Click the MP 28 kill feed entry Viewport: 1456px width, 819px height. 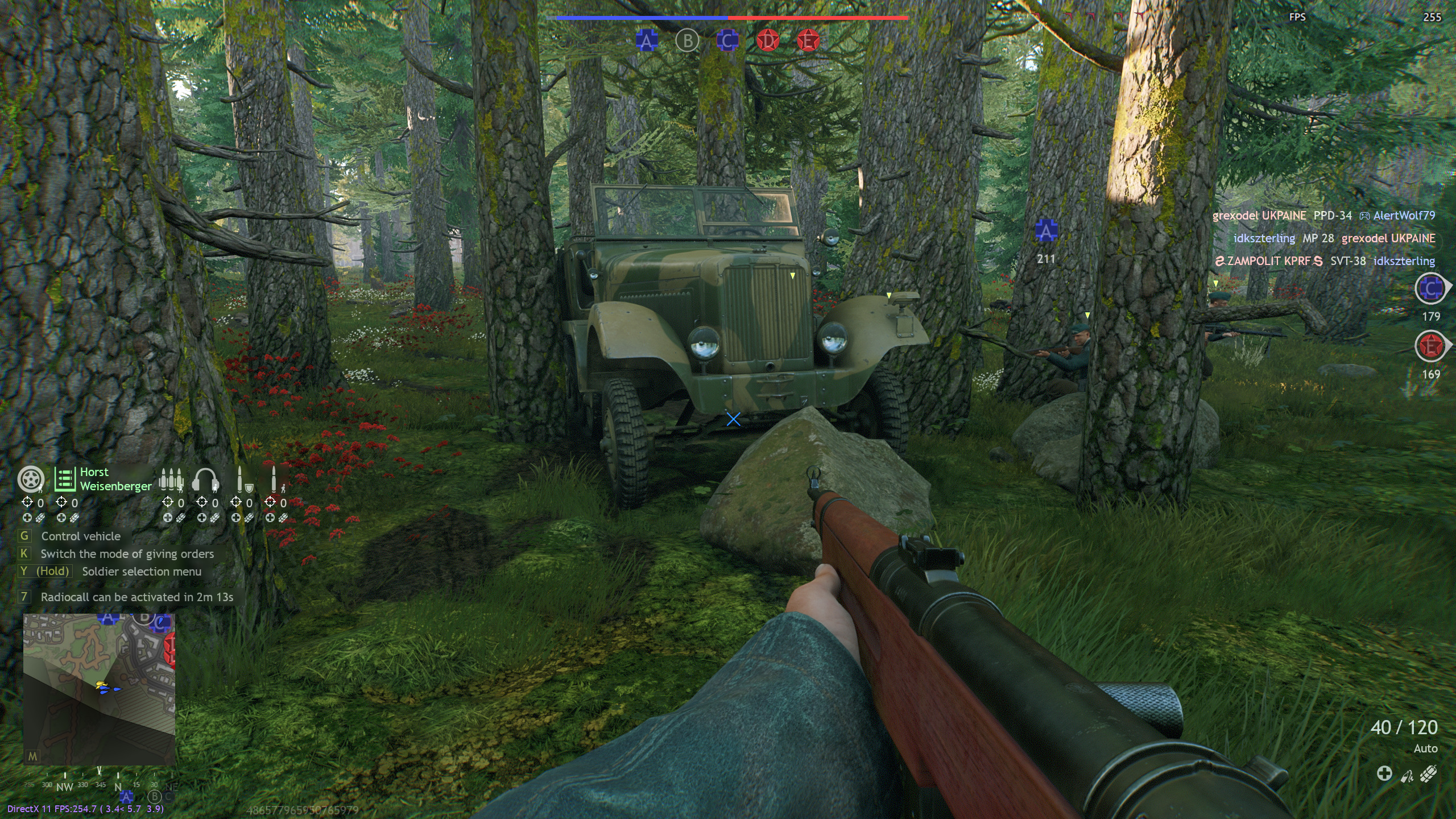click(x=1318, y=238)
